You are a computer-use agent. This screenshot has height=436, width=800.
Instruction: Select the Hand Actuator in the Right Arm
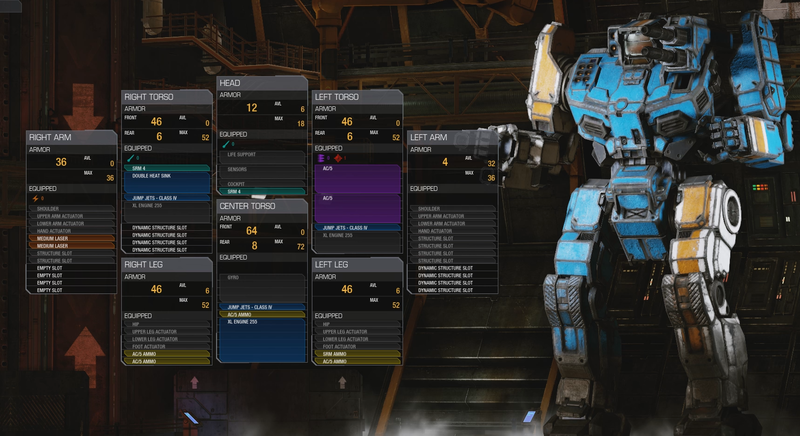[x=70, y=231]
